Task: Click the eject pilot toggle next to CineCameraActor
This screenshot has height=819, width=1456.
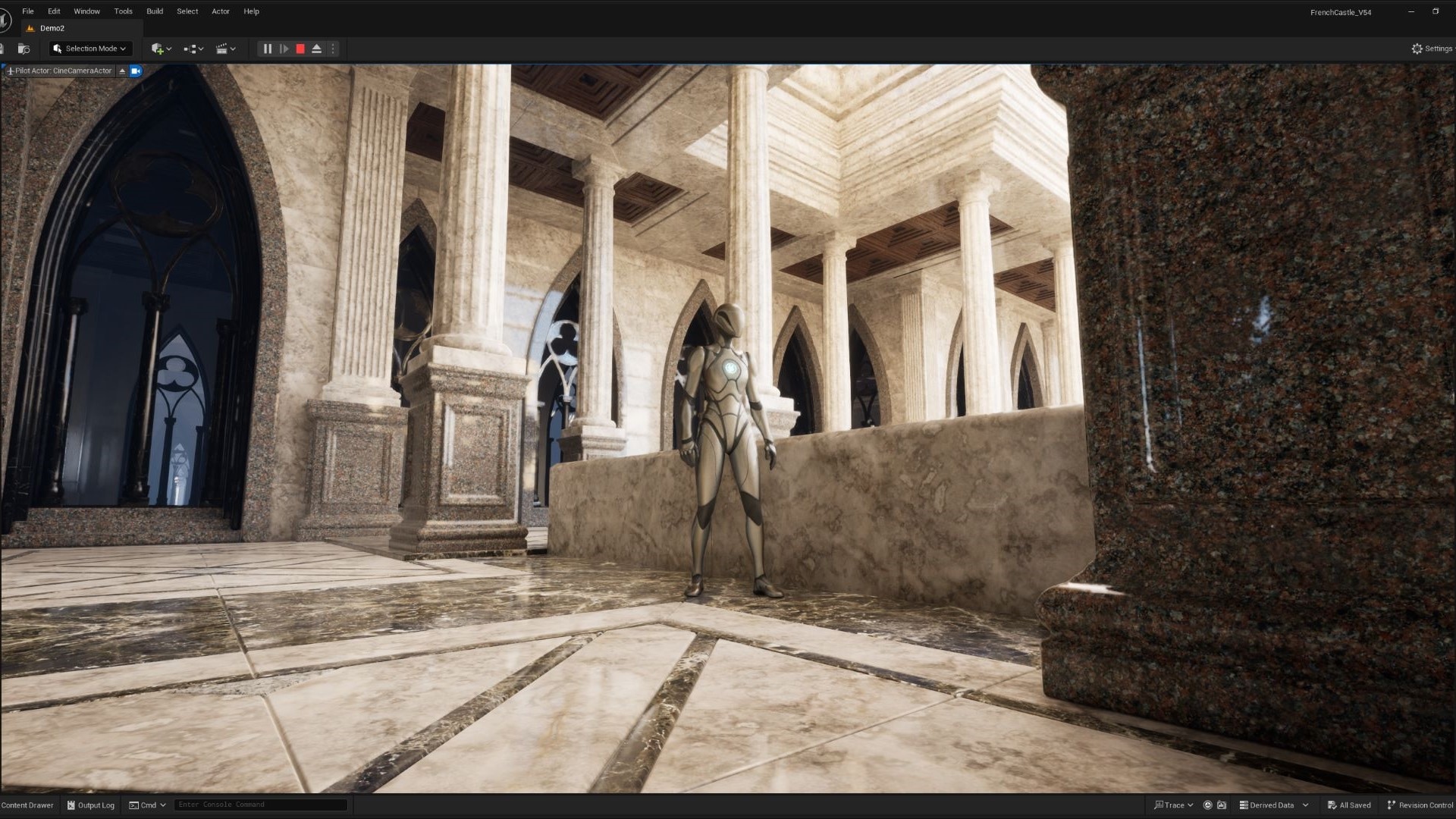Action: [x=122, y=71]
